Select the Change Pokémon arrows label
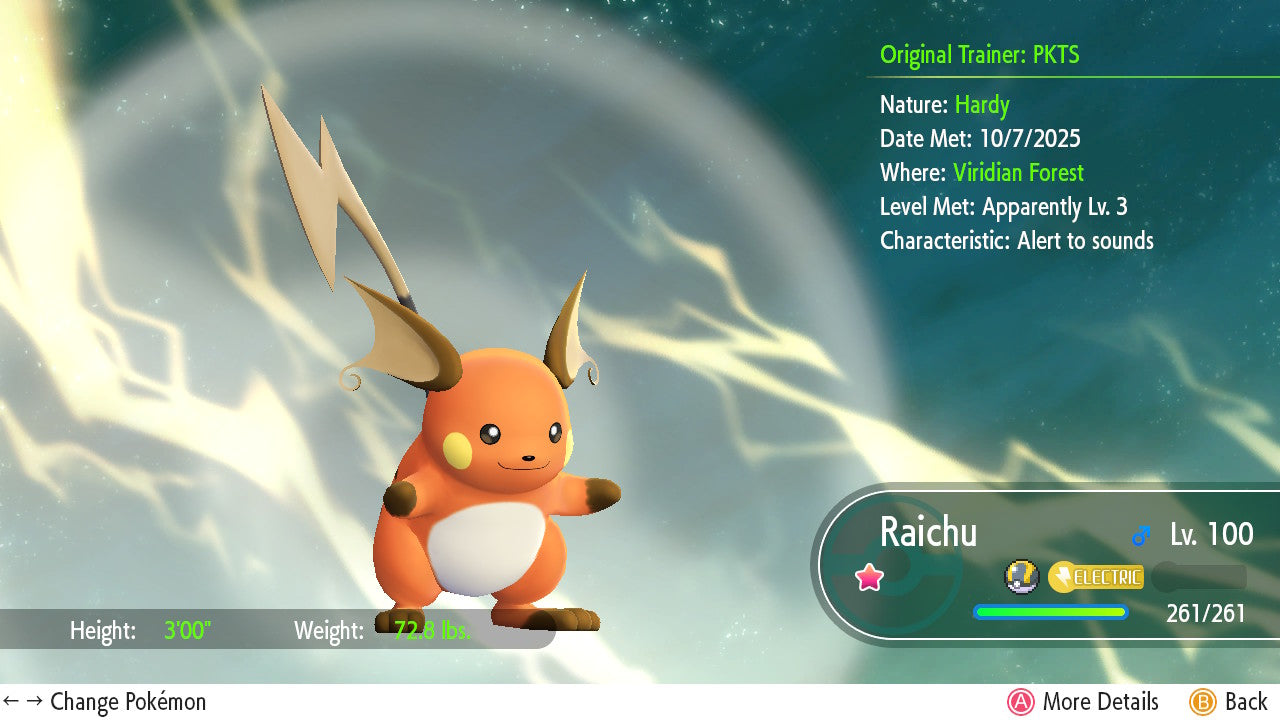Screen dimensions: 1280x720 pyautogui.click(x=105, y=702)
